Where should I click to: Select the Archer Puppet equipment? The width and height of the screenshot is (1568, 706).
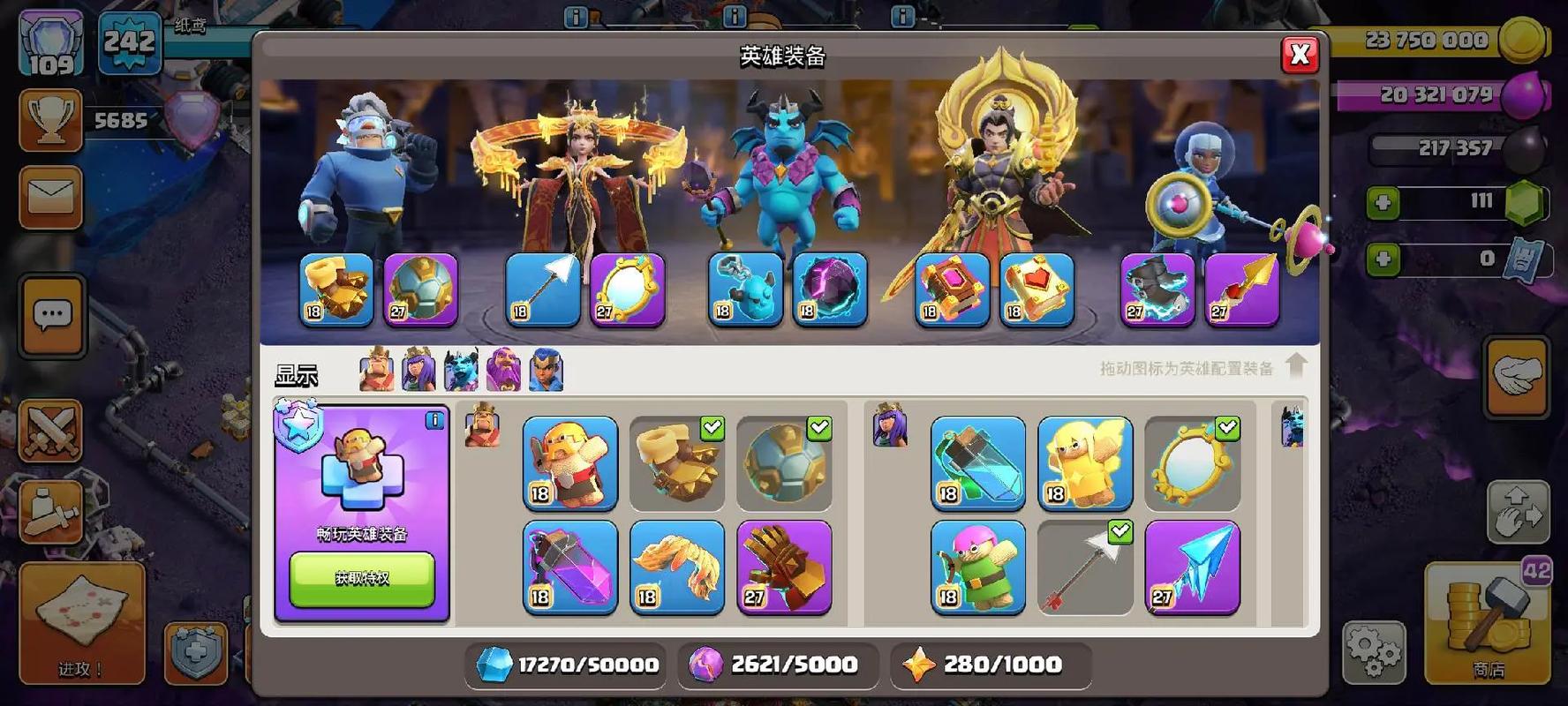tap(978, 567)
